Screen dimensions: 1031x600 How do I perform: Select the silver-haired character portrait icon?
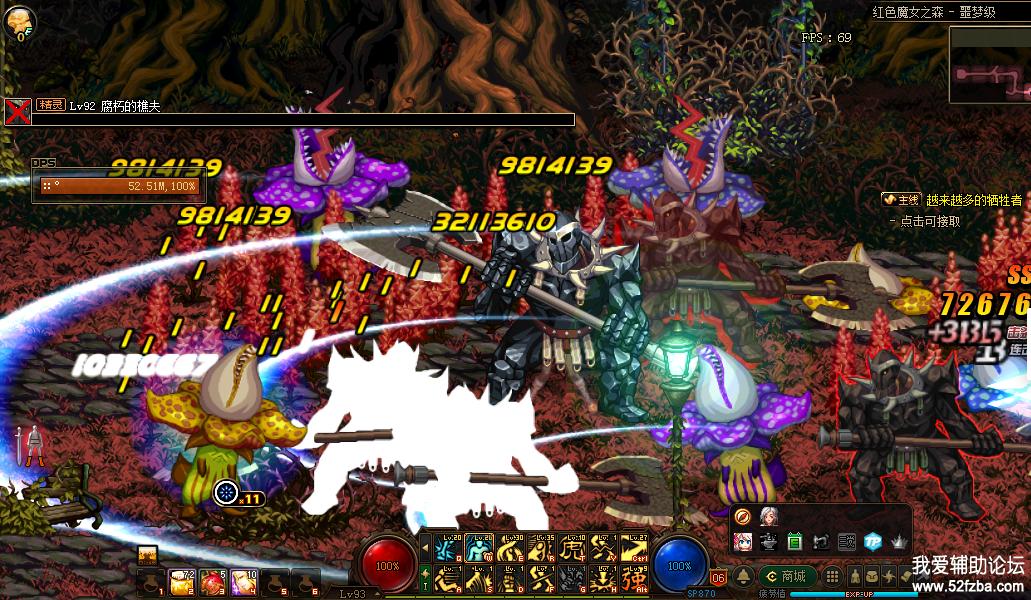[769, 517]
